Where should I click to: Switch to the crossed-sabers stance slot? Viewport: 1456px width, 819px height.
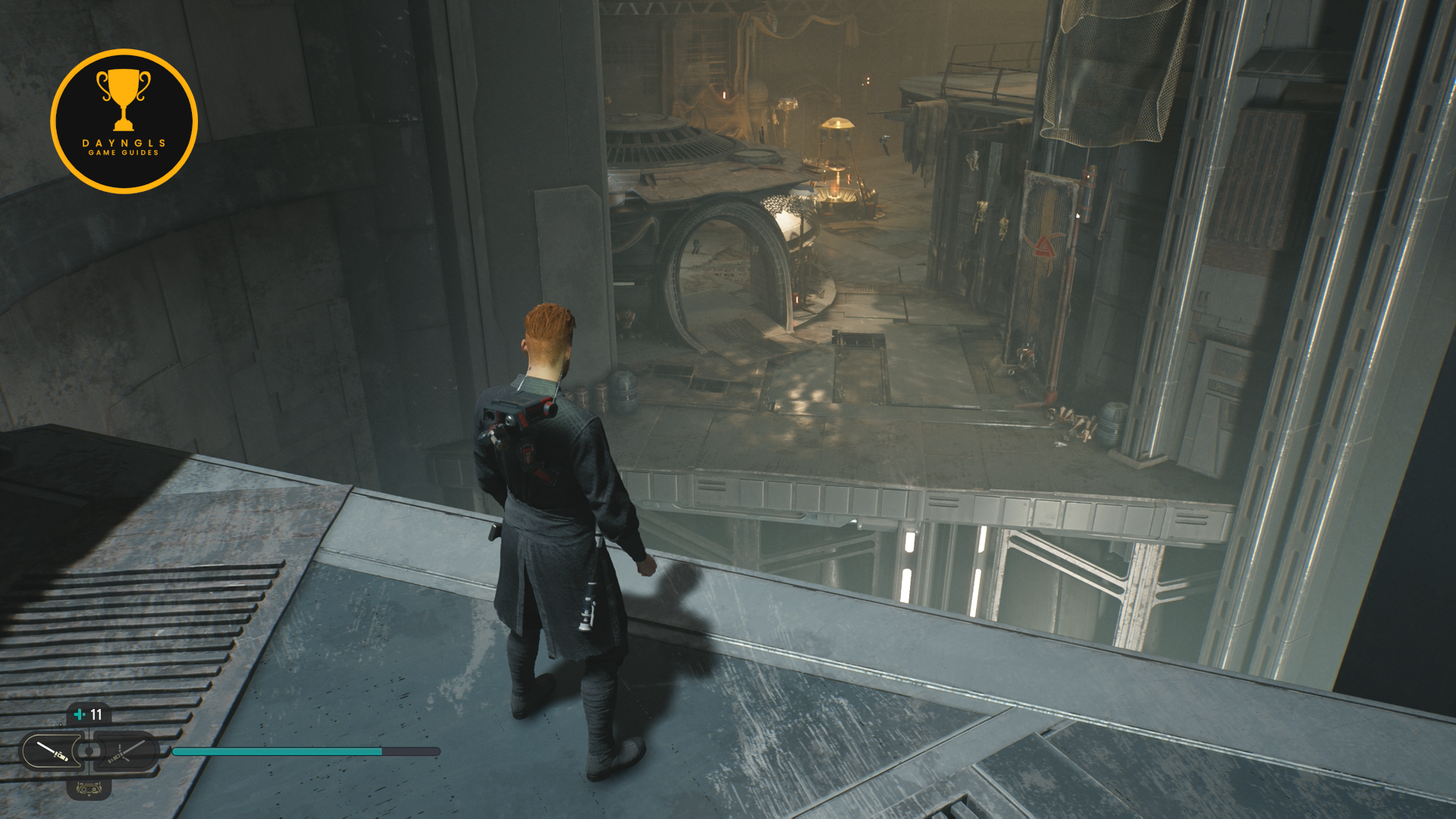coord(125,752)
